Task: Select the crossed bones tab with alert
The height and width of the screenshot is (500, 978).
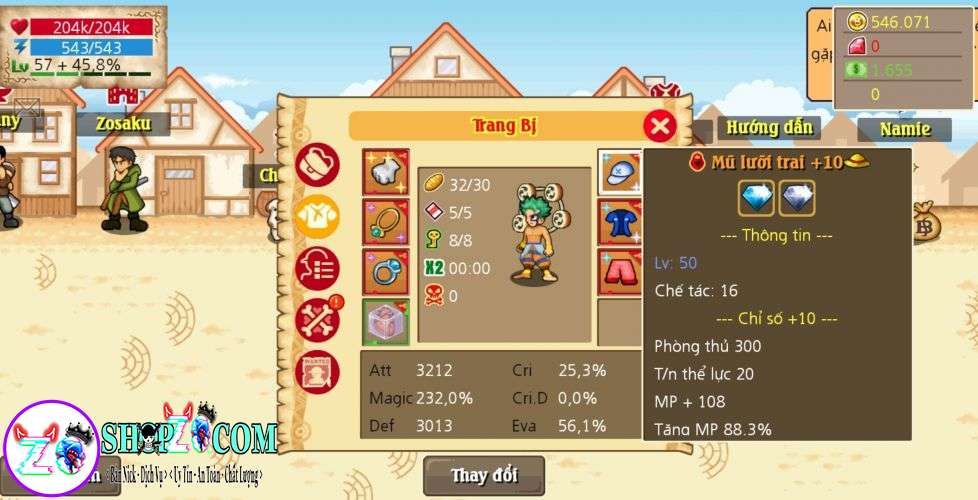Action: tap(319, 320)
